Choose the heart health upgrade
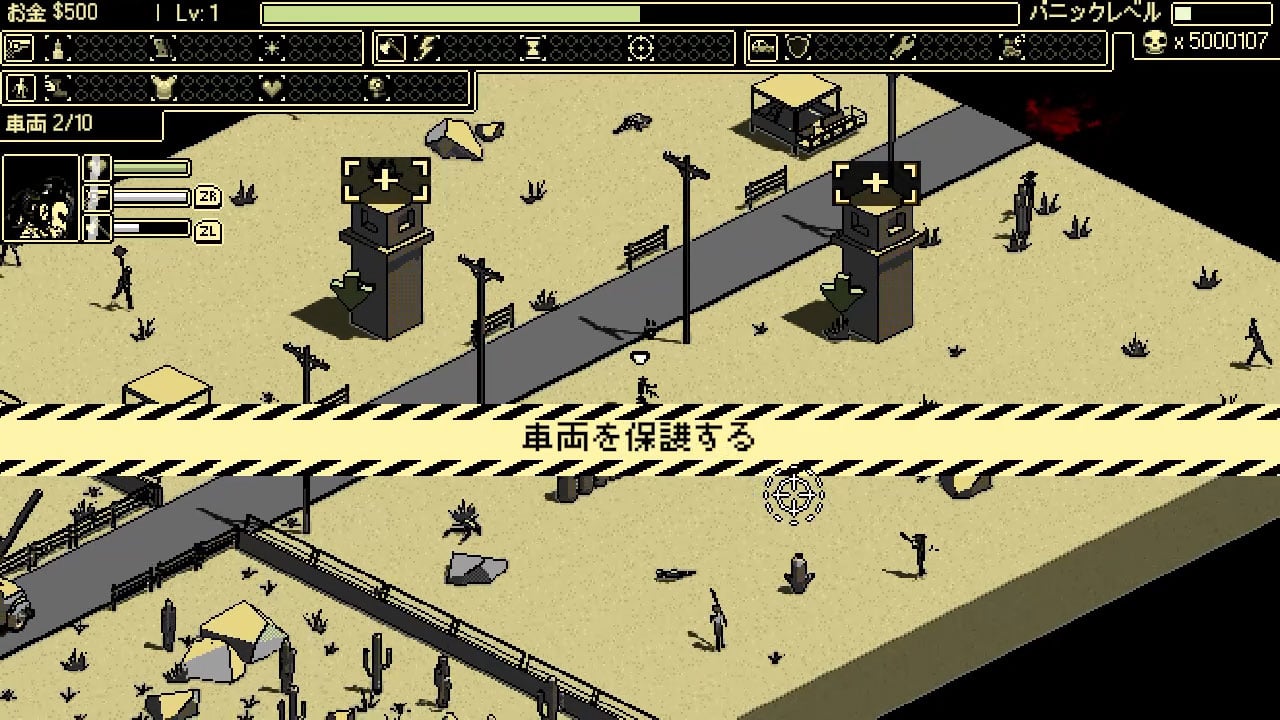1280x720 pixels. (x=271, y=88)
